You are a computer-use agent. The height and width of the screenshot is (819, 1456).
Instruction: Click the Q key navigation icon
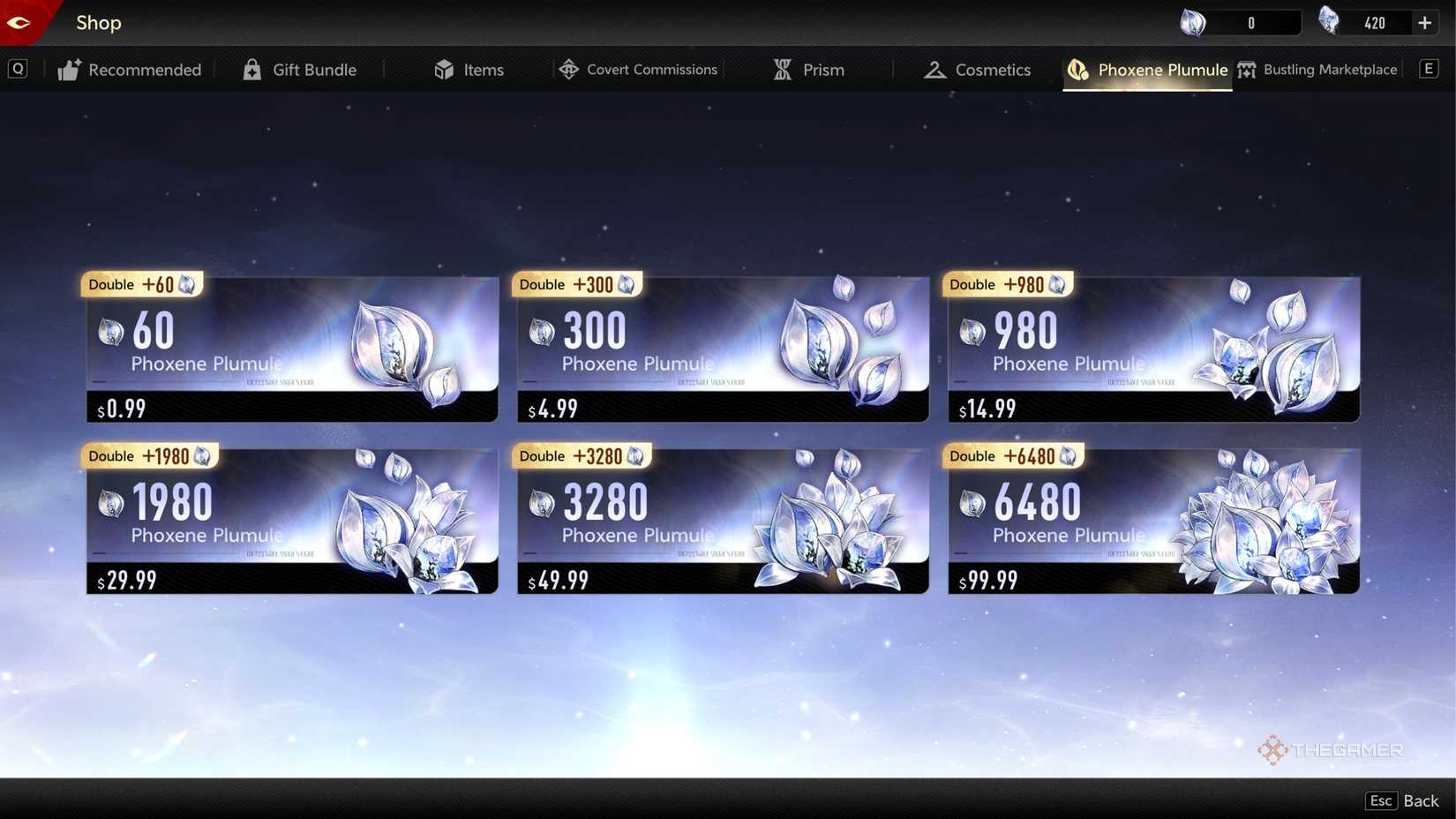point(18,68)
